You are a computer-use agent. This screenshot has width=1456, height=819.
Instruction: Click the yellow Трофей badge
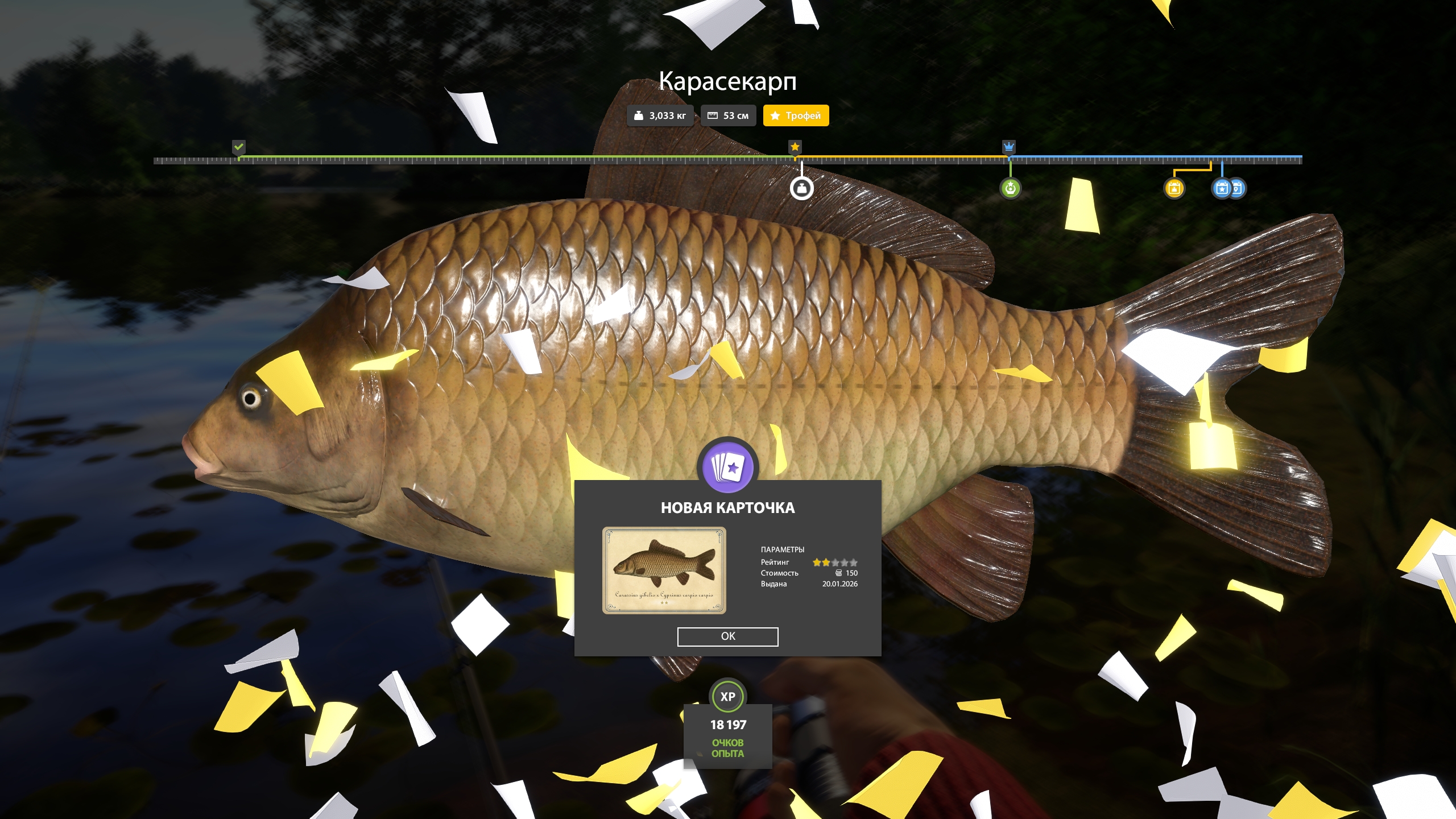(796, 115)
